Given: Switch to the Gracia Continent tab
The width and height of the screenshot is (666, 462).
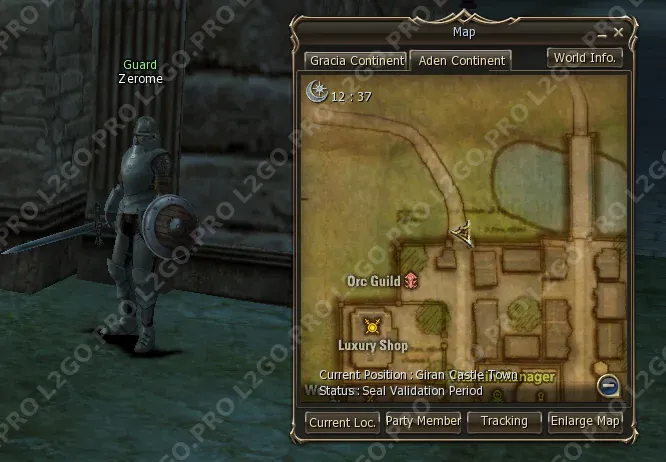Looking at the screenshot, I should tap(355, 60).
